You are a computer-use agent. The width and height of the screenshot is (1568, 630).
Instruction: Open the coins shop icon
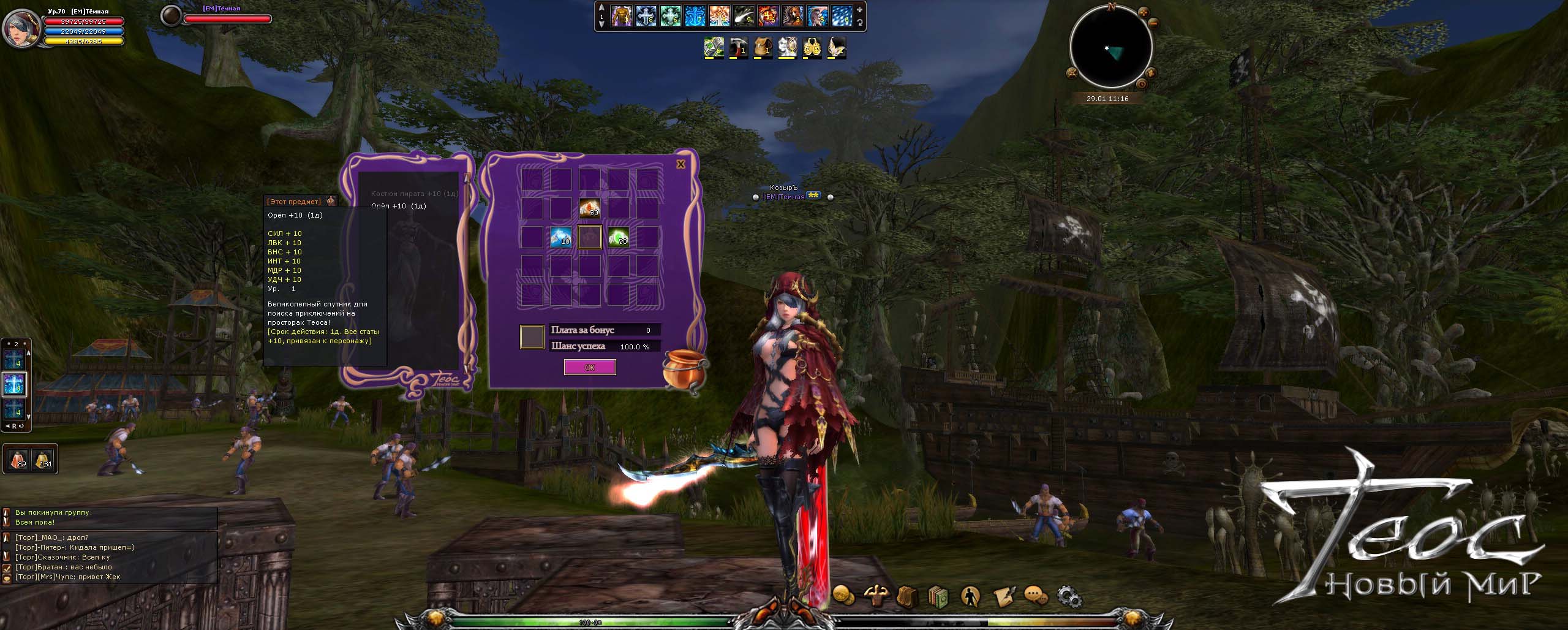pyautogui.click(x=843, y=594)
